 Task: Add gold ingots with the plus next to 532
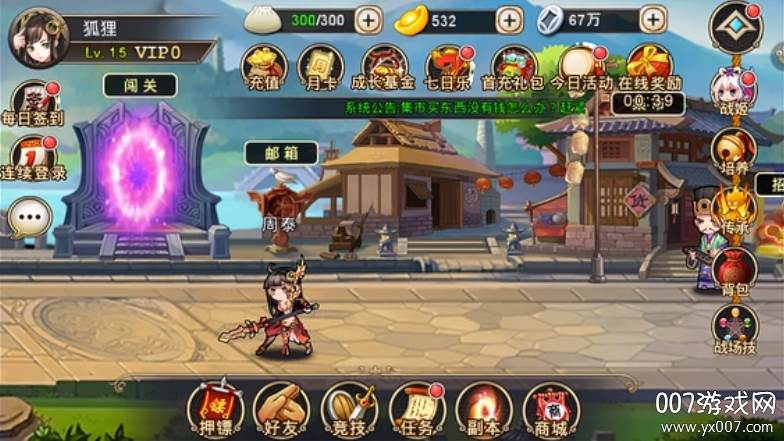click(509, 19)
